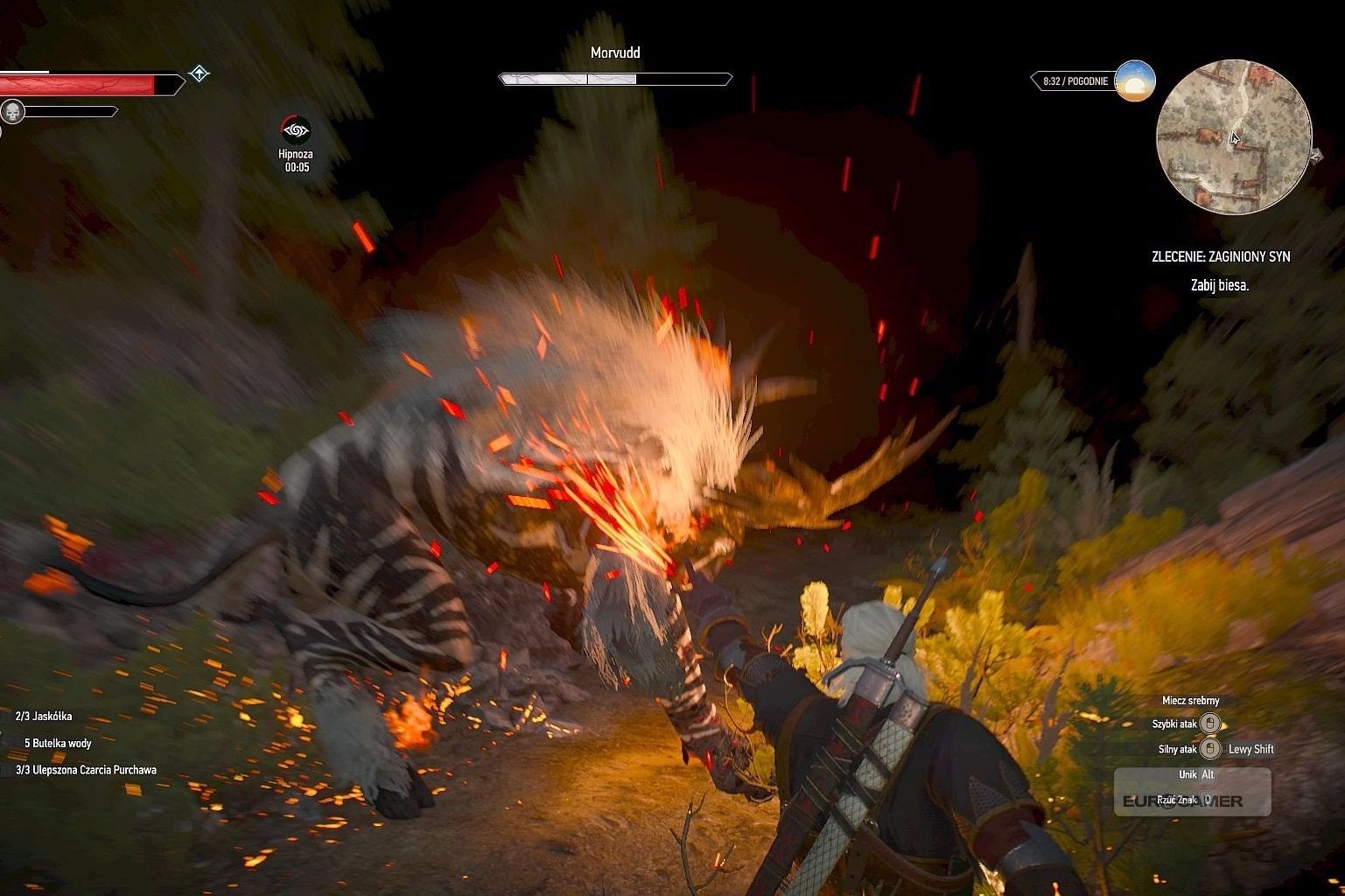
Task: Click the sun weather icon
Action: (1135, 81)
